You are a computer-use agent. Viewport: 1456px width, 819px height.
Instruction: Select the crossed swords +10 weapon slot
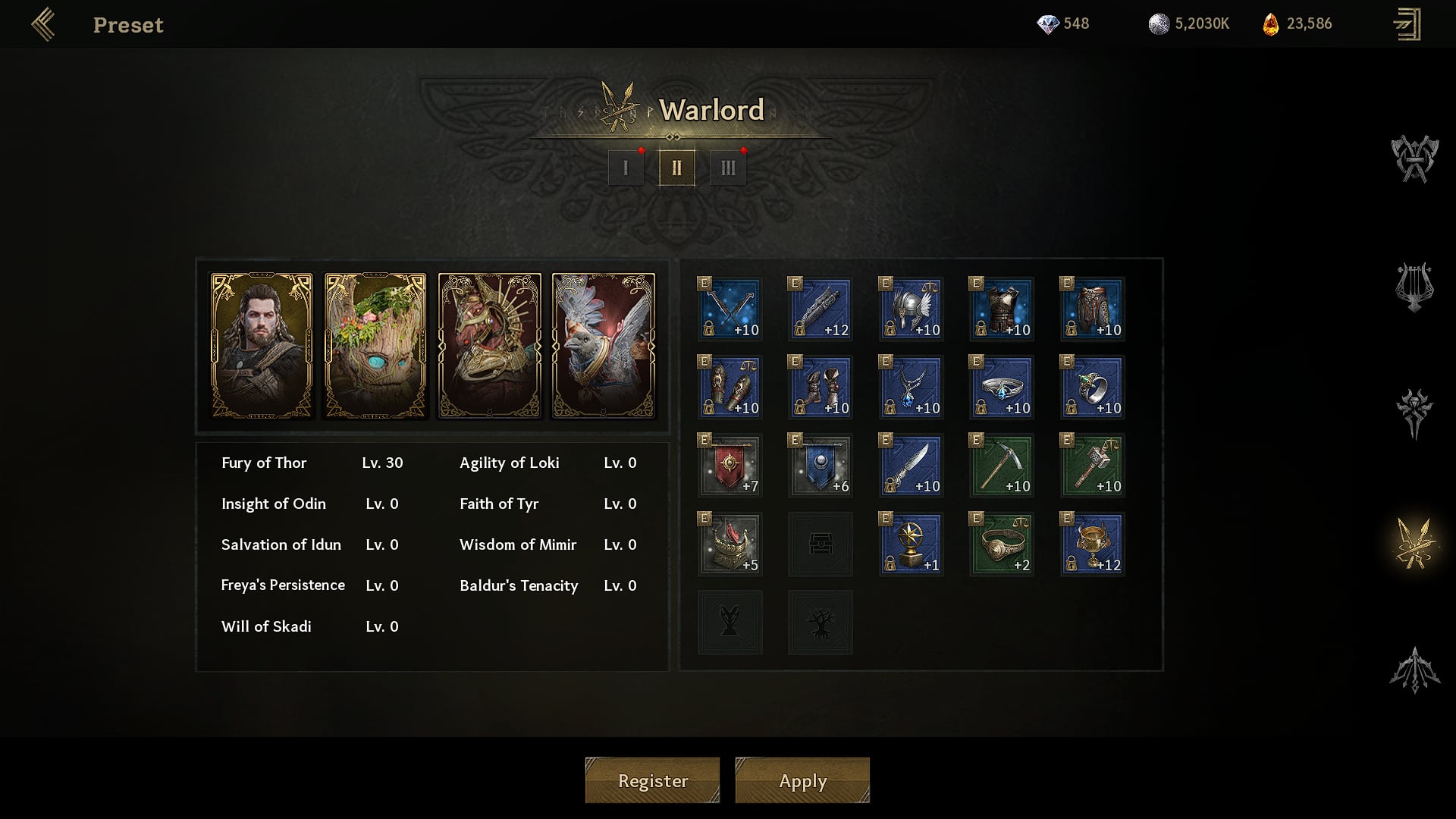click(730, 309)
